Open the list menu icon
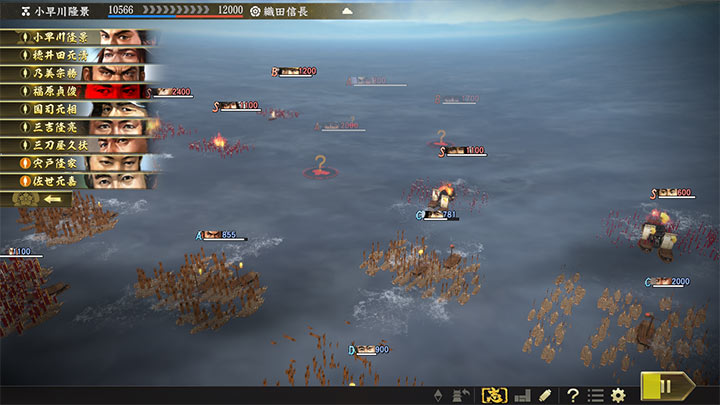The width and height of the screenshot is (720, 405). pyautogui.click(x=596, y=395)
